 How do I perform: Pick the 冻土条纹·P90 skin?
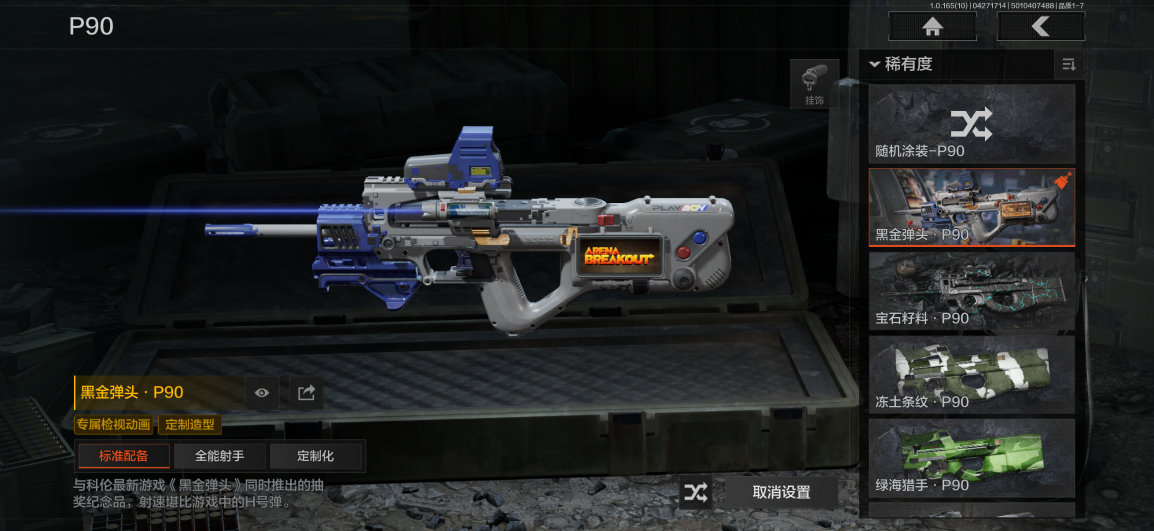coord(971,375)
